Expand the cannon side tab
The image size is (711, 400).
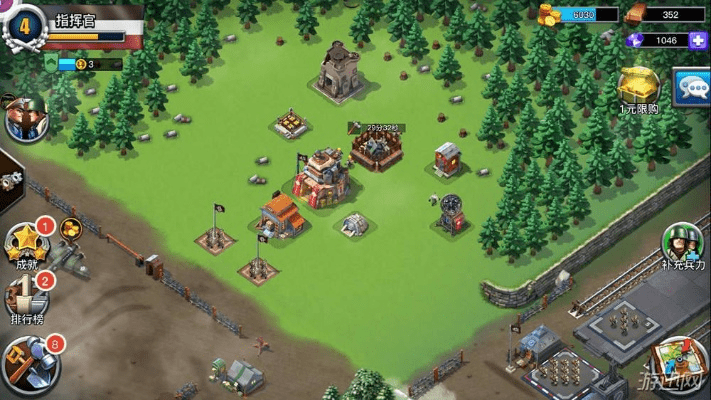(10, 181)
